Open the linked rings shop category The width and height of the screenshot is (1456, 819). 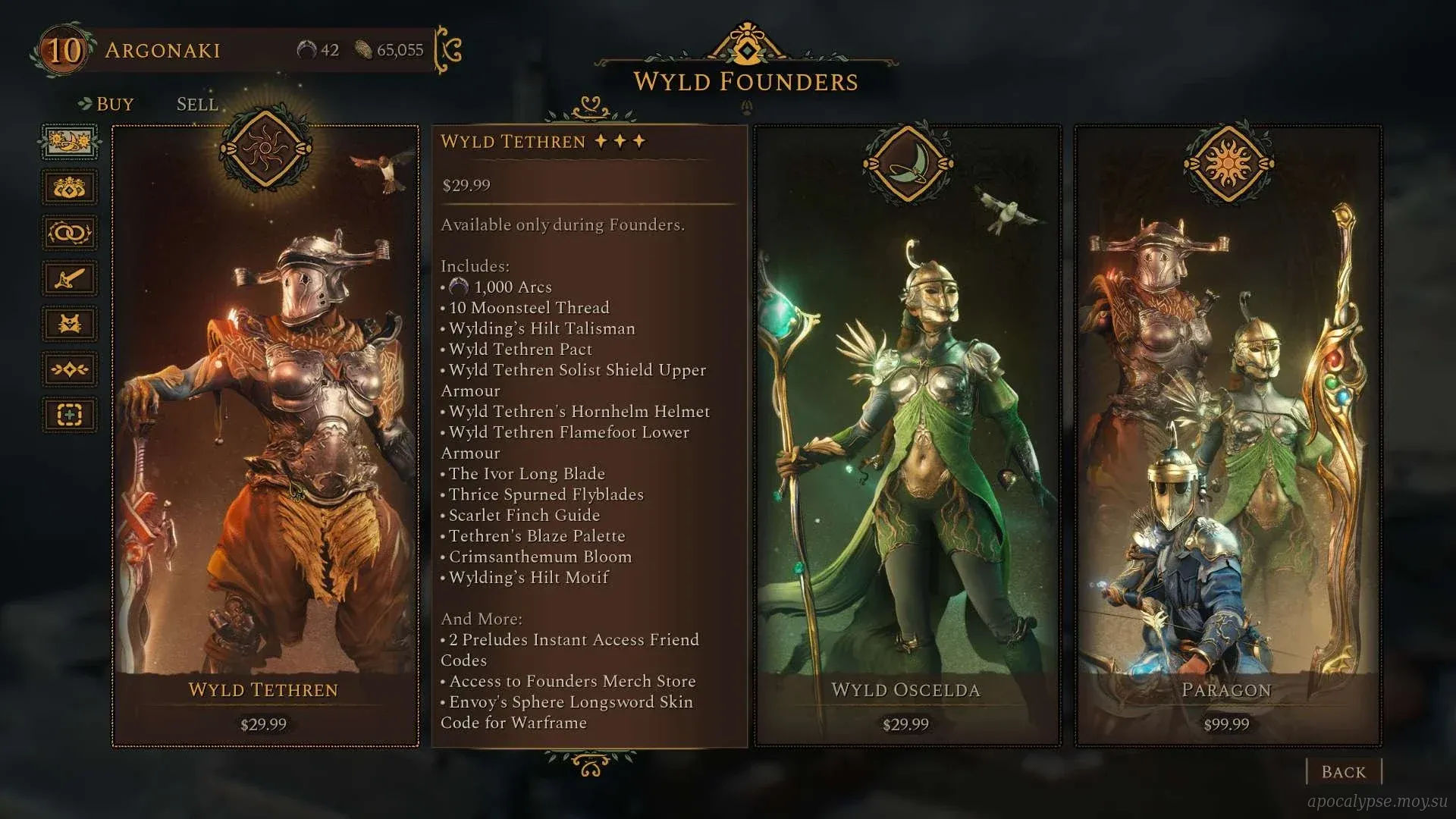point(69,233)
